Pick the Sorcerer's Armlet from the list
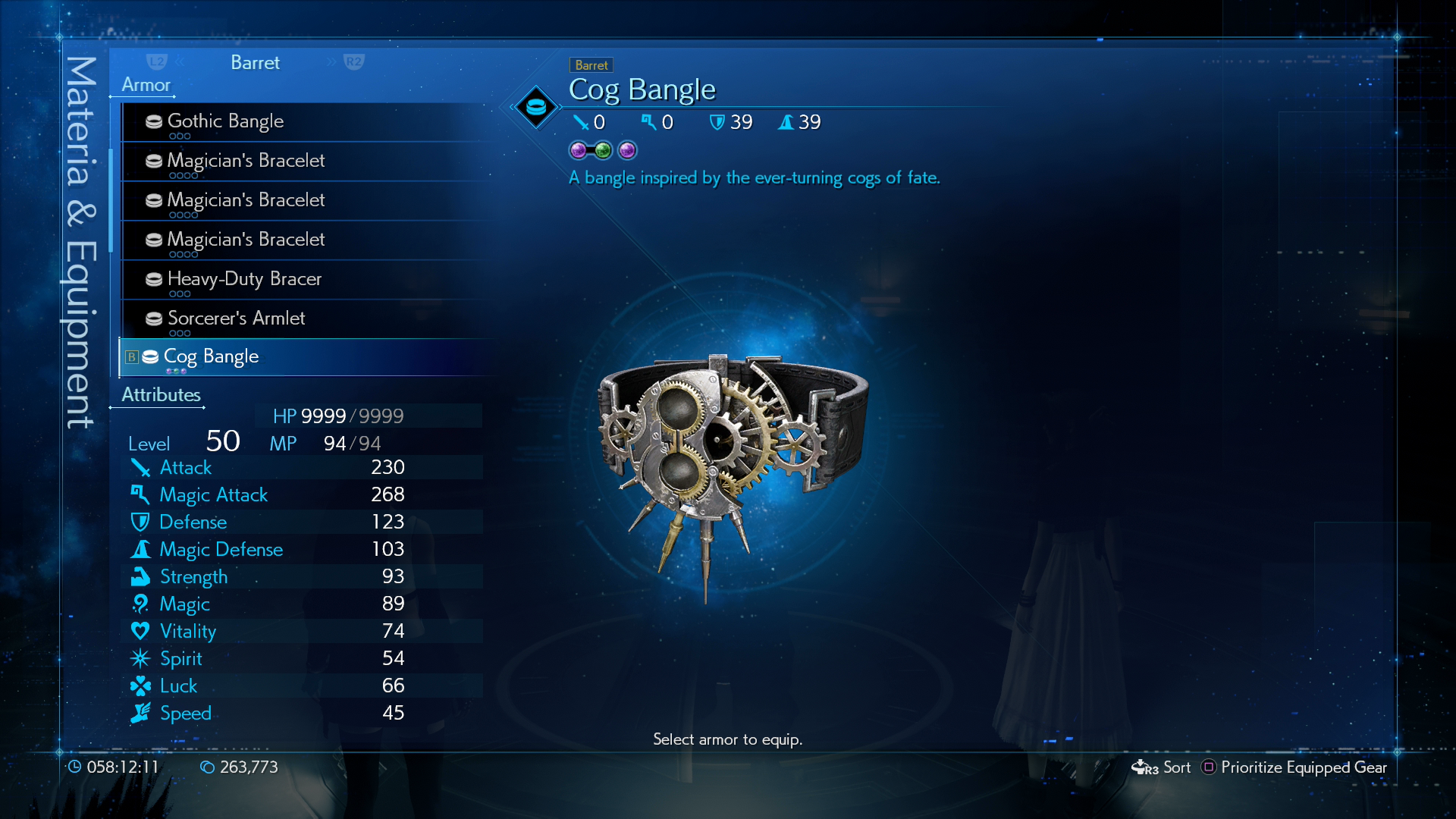The height and width of the screenshot is (819, 1456). pyautogui.click(x=236, y=318)
